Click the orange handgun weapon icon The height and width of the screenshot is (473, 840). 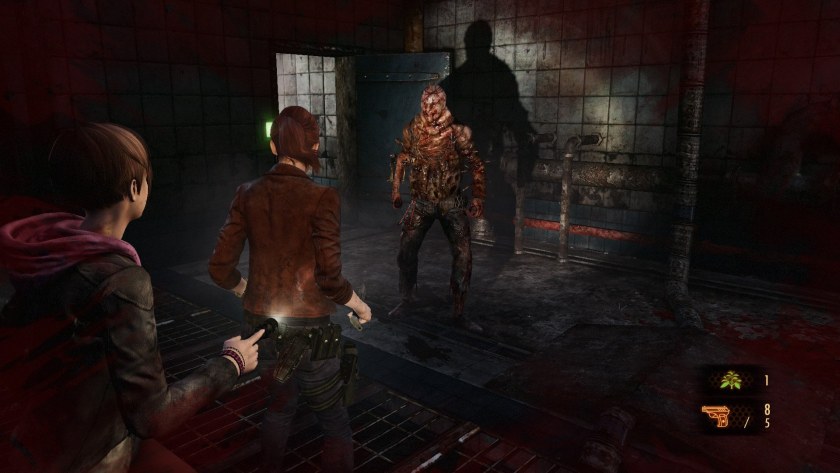pyautogui.click(x=717, y=415)
